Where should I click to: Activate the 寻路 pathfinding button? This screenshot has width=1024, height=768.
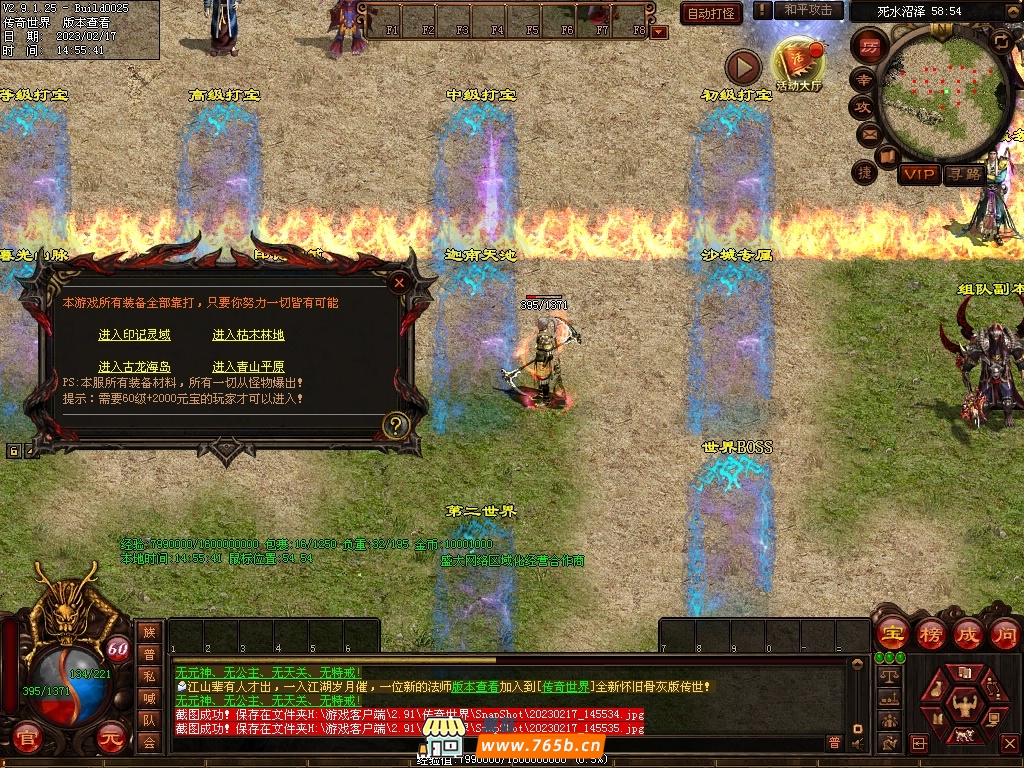(964, 175)
